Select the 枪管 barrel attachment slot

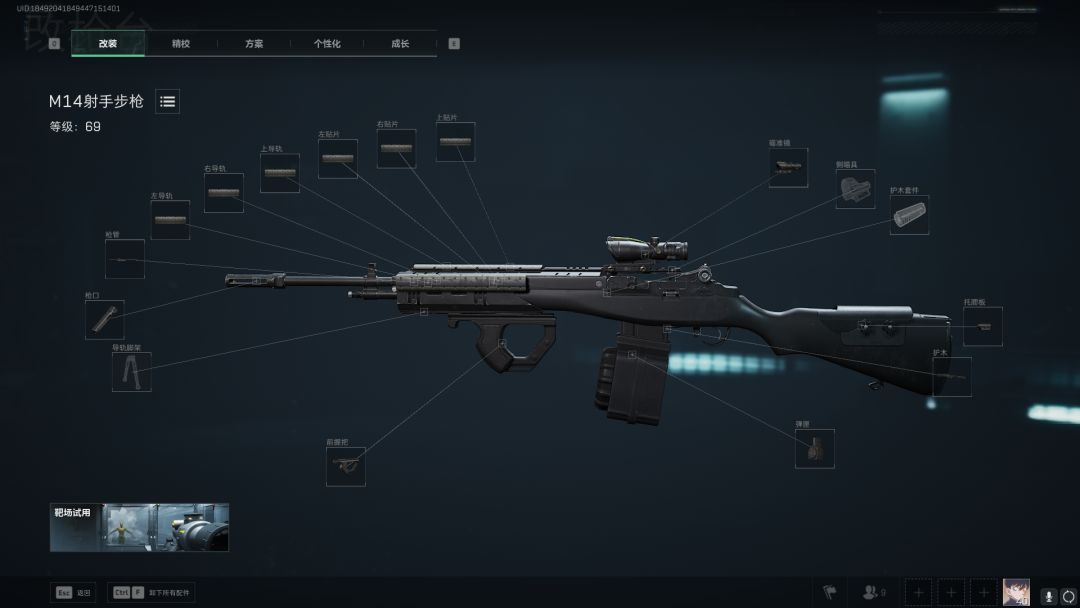point(124,259)
